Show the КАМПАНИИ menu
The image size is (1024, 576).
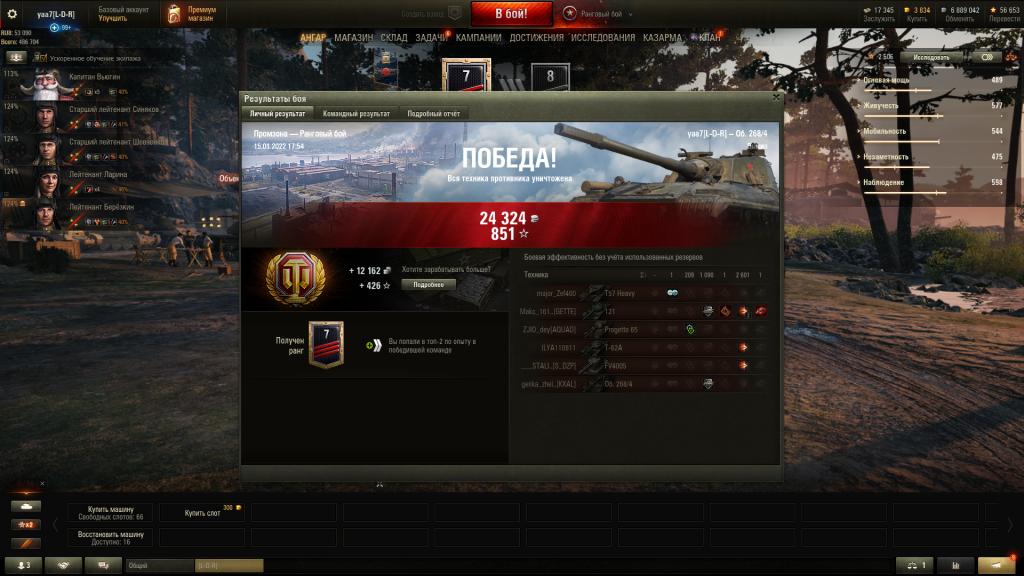478,38
